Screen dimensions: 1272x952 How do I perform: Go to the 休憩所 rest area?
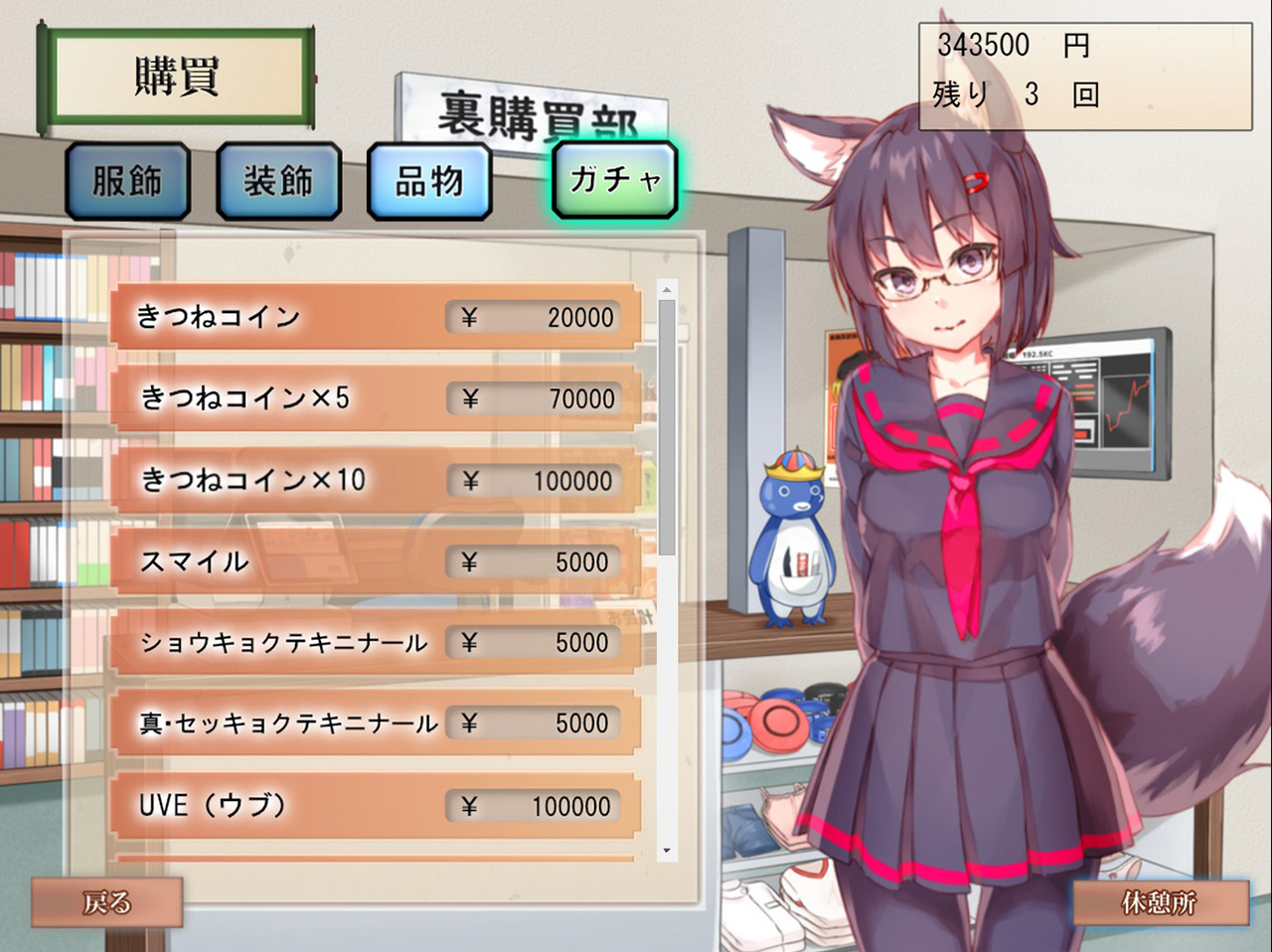(x=1159, y=902)
